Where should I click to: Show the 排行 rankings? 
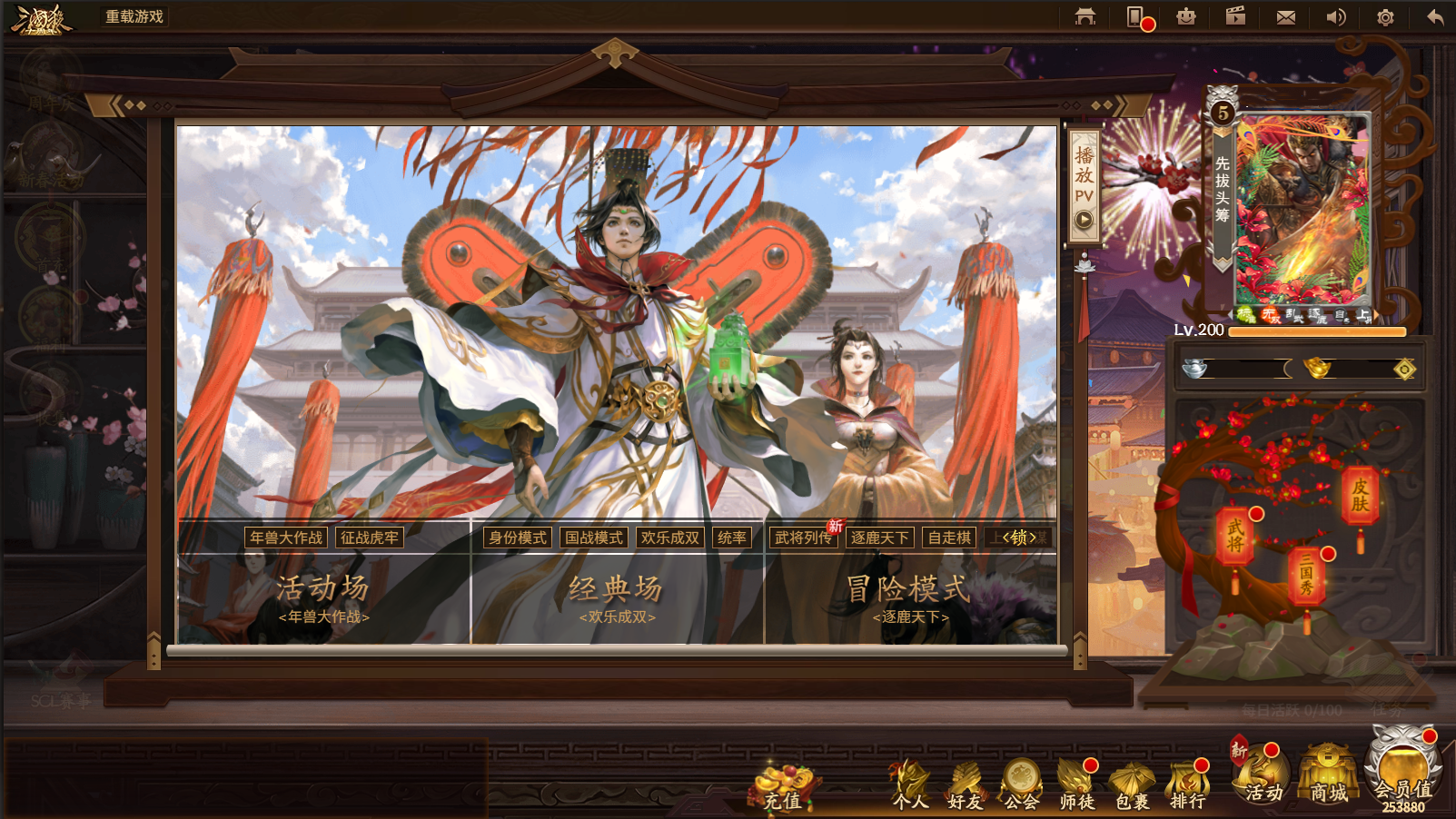(1187, 786)
